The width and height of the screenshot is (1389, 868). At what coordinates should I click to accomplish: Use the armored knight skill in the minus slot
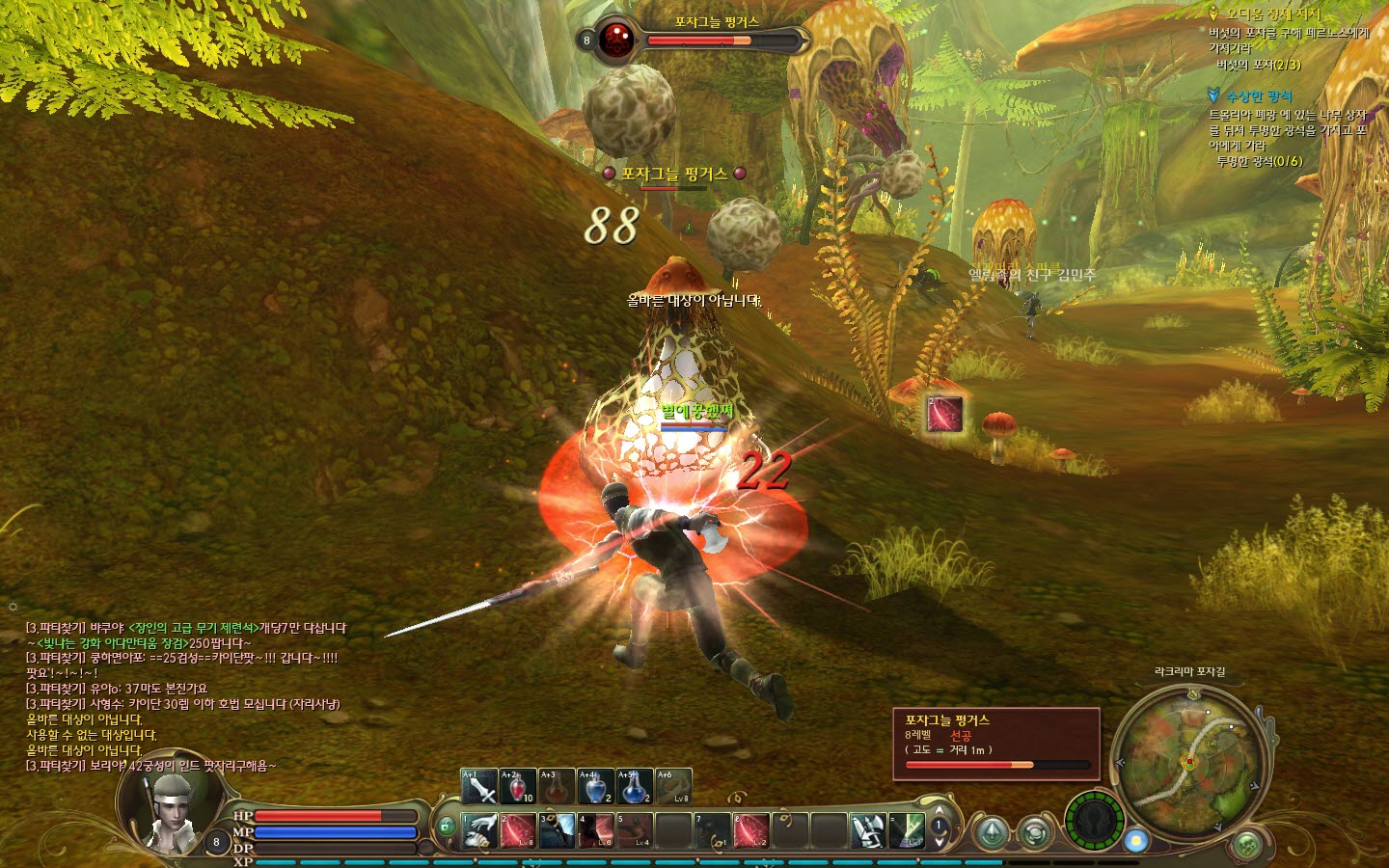coord(867,830)
